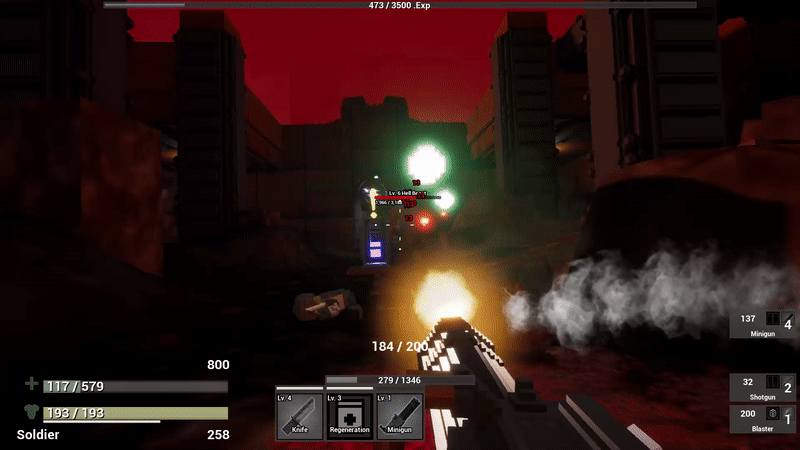The height and width of the screenshot is (450, 800).
Task: Select the Lv. 4 Knife skill slot
Action: (x=299, y=416)
